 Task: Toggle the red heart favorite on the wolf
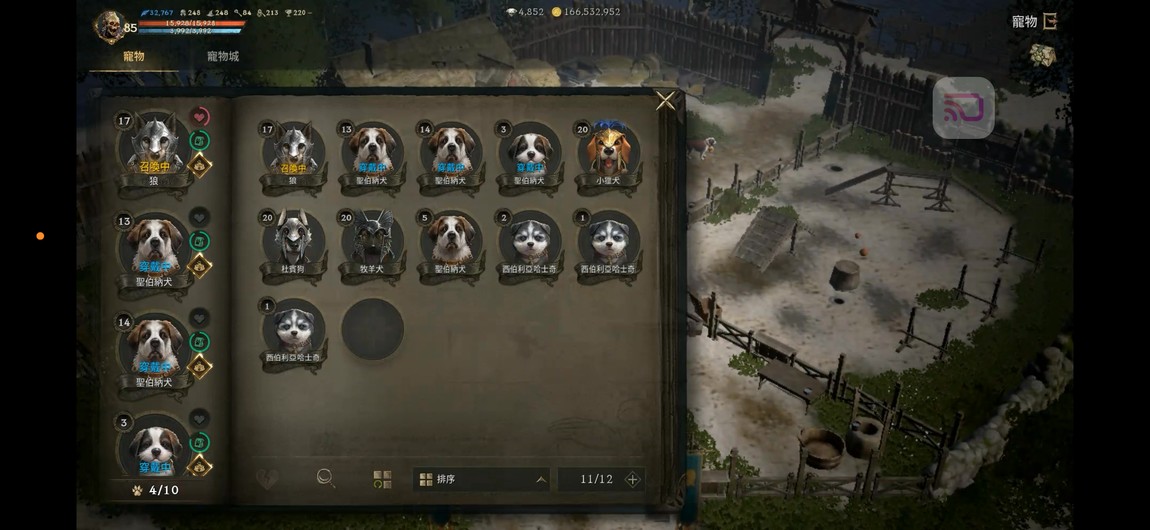[x=199, y=117]
